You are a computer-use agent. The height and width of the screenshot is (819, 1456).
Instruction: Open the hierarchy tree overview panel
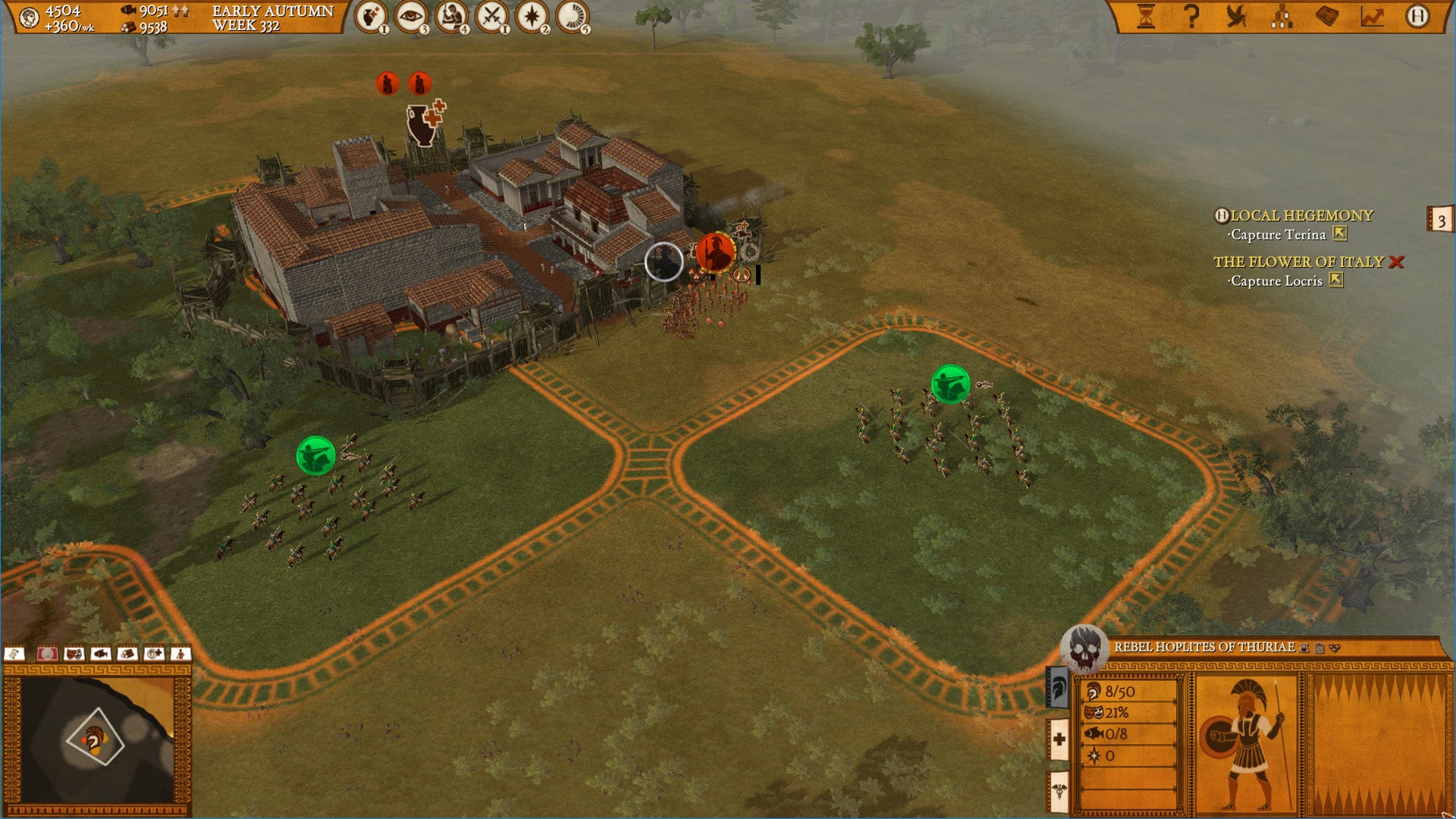pos(1282,17)
